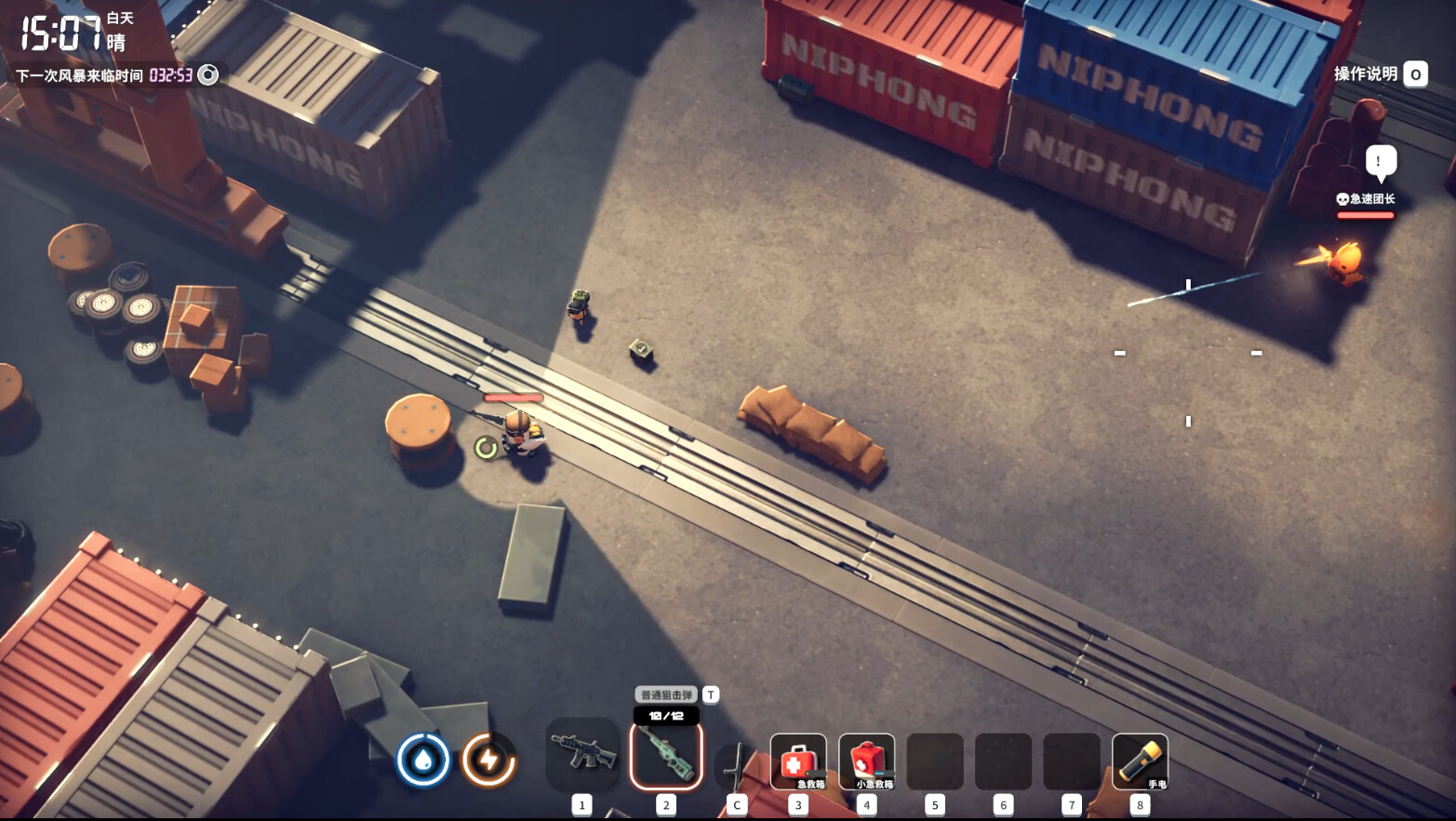This screenshot has height=821, width=1456.
Task: Select the 手电 flashlight slot
Action: click(1140, 761)
